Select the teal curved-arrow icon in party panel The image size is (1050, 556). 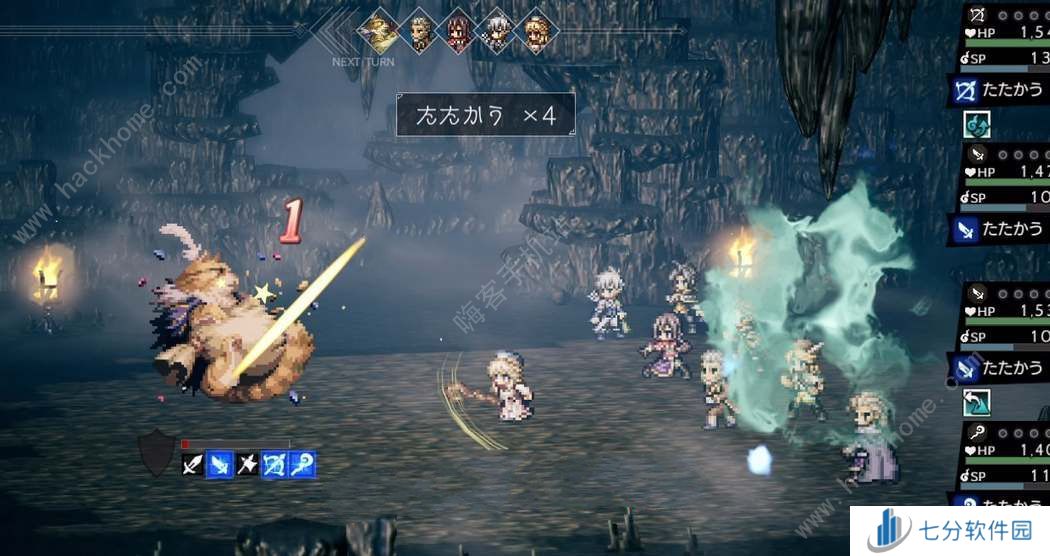(x=976, y=403)
